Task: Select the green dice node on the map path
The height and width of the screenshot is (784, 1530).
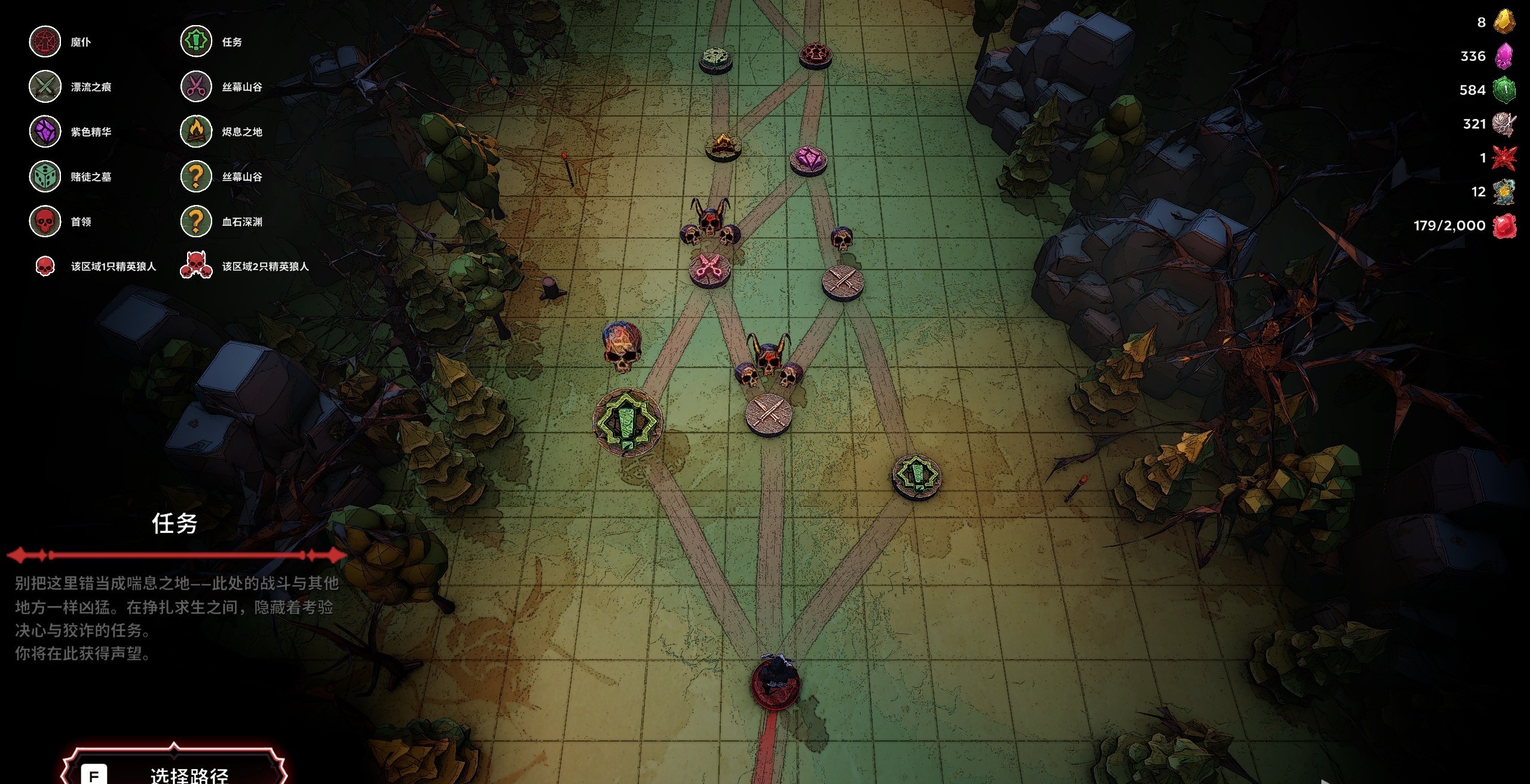Action: click(715, 59)
